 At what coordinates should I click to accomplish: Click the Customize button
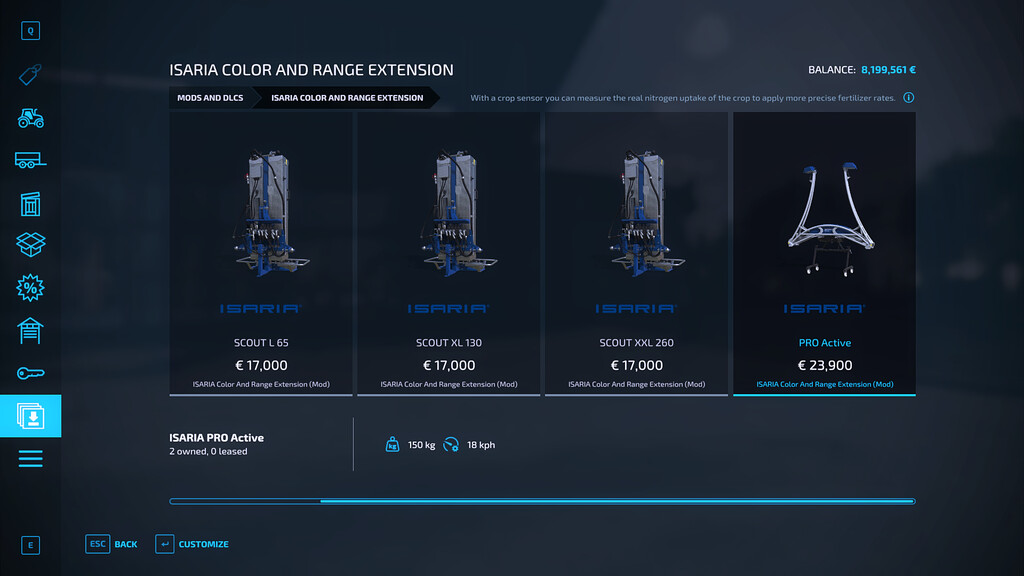click(x=192, y=544)
